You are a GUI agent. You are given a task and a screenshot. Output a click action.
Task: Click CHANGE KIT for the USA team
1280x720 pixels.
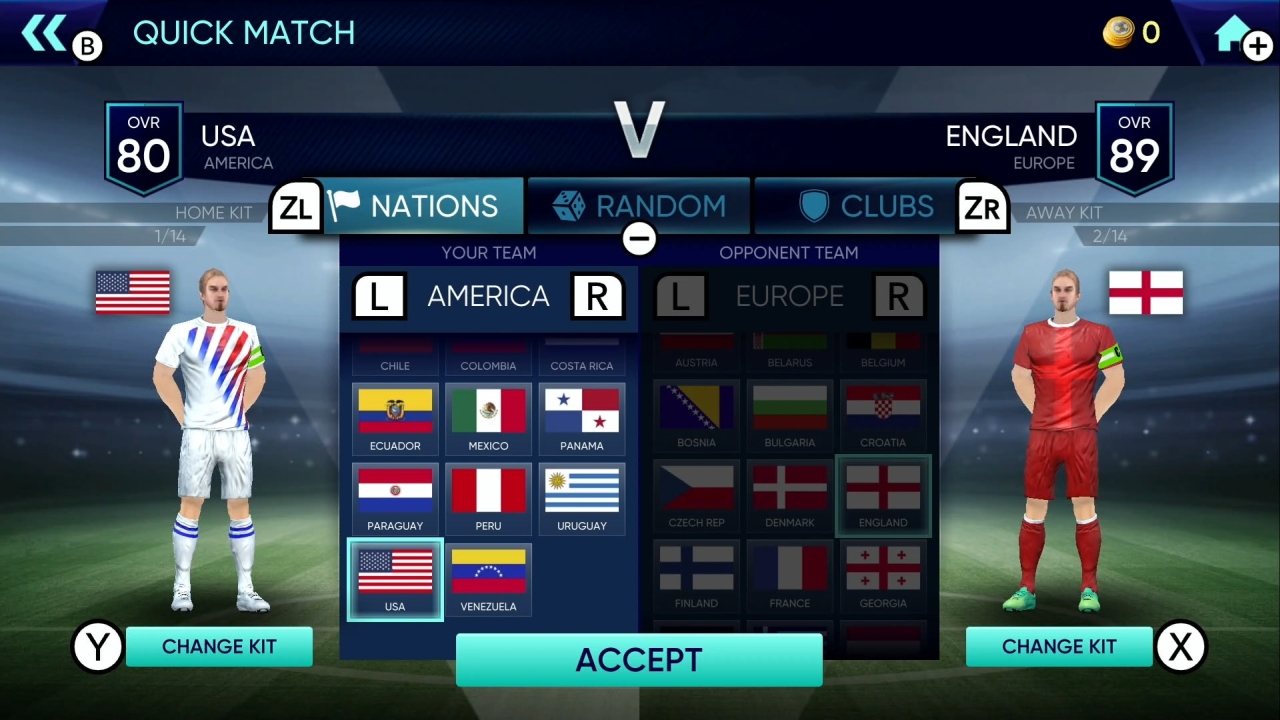219,647
